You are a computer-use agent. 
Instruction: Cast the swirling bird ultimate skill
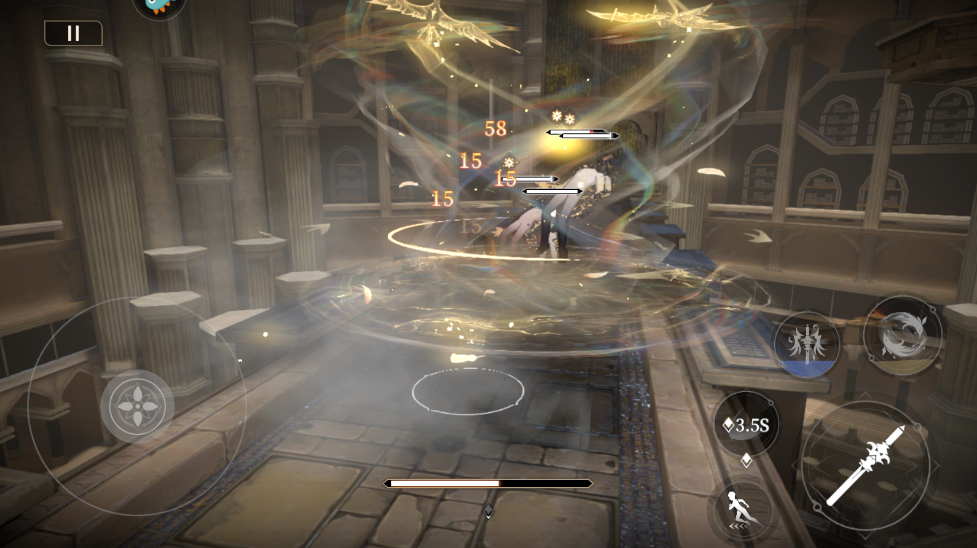tap(904, 335)
